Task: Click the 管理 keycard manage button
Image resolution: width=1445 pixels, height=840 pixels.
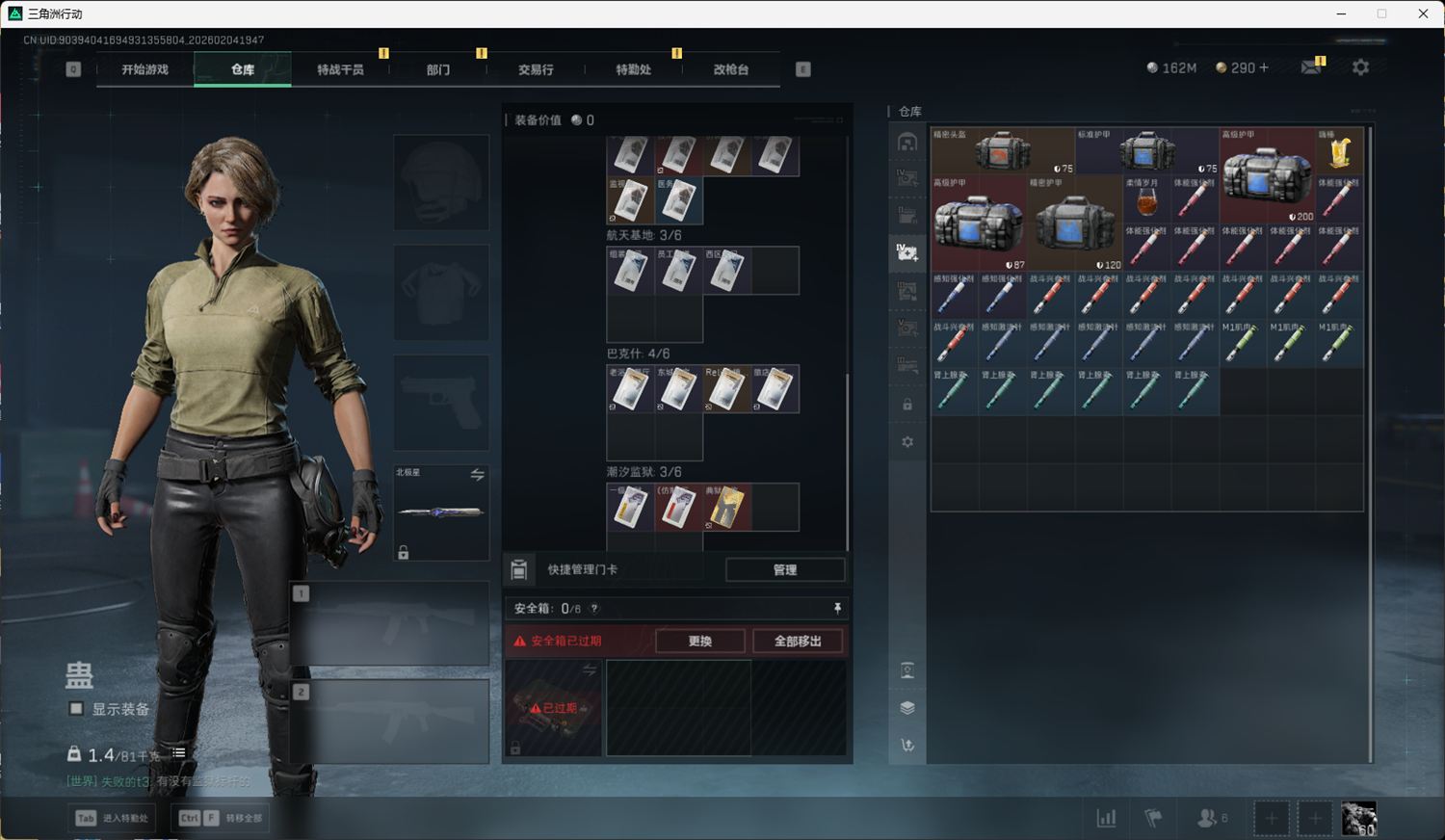Action: coord(785,569)
